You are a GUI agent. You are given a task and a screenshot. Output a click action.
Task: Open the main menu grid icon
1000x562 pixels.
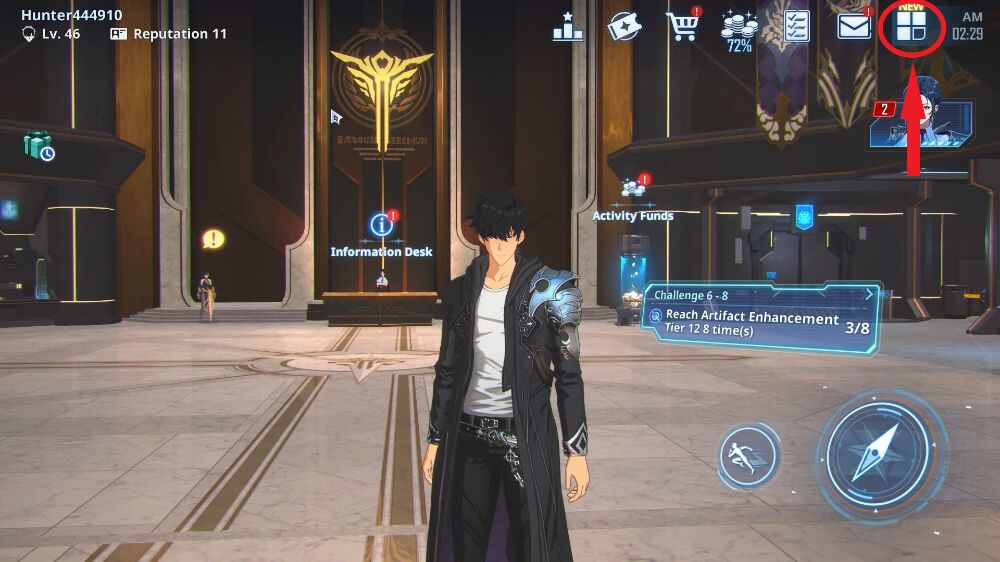pyautogui.click(x=911, y=26)
